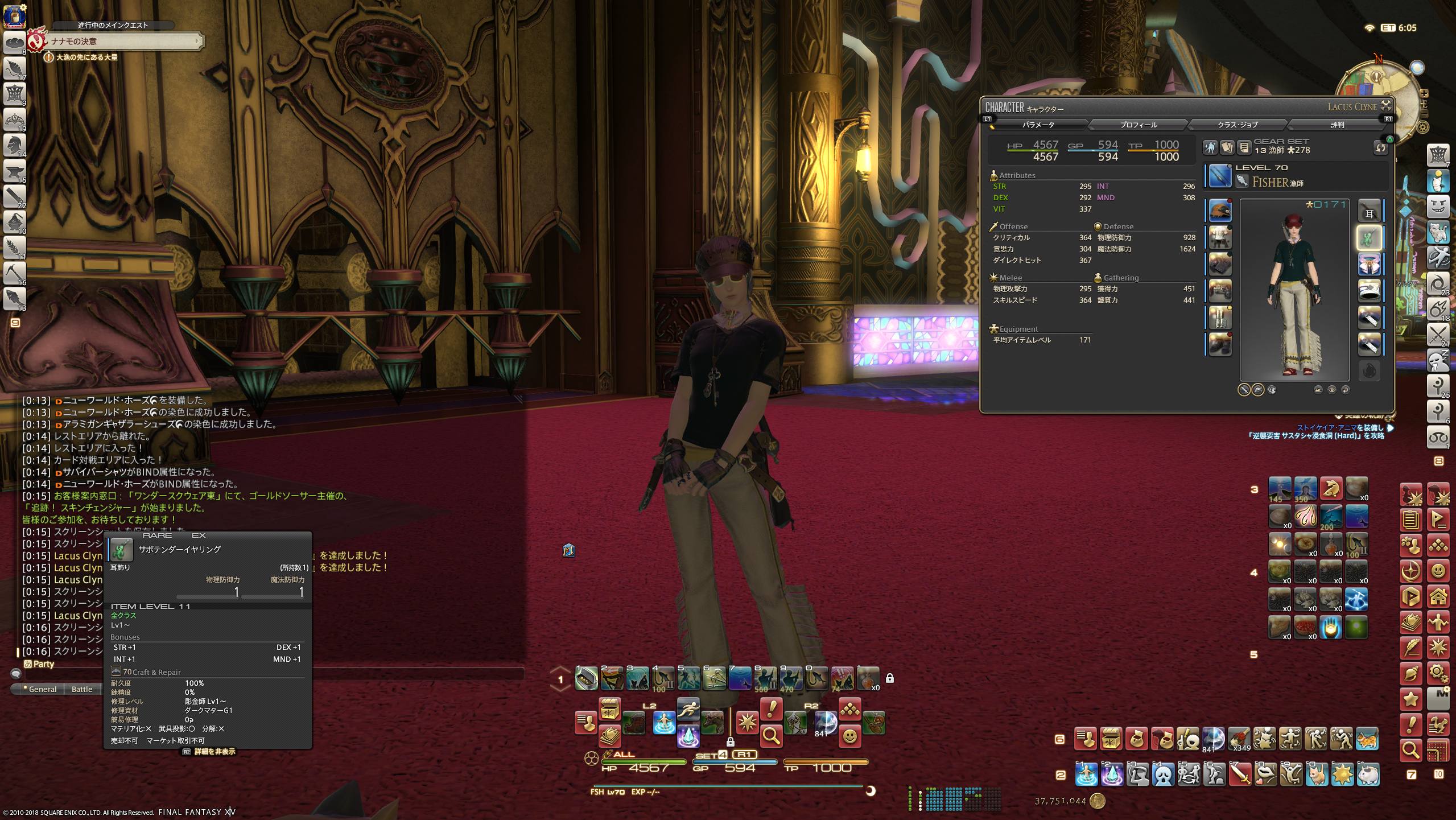
Task: Show the 評判 reputation tab
Action: pyautogui.click(x=1337, y=125)
